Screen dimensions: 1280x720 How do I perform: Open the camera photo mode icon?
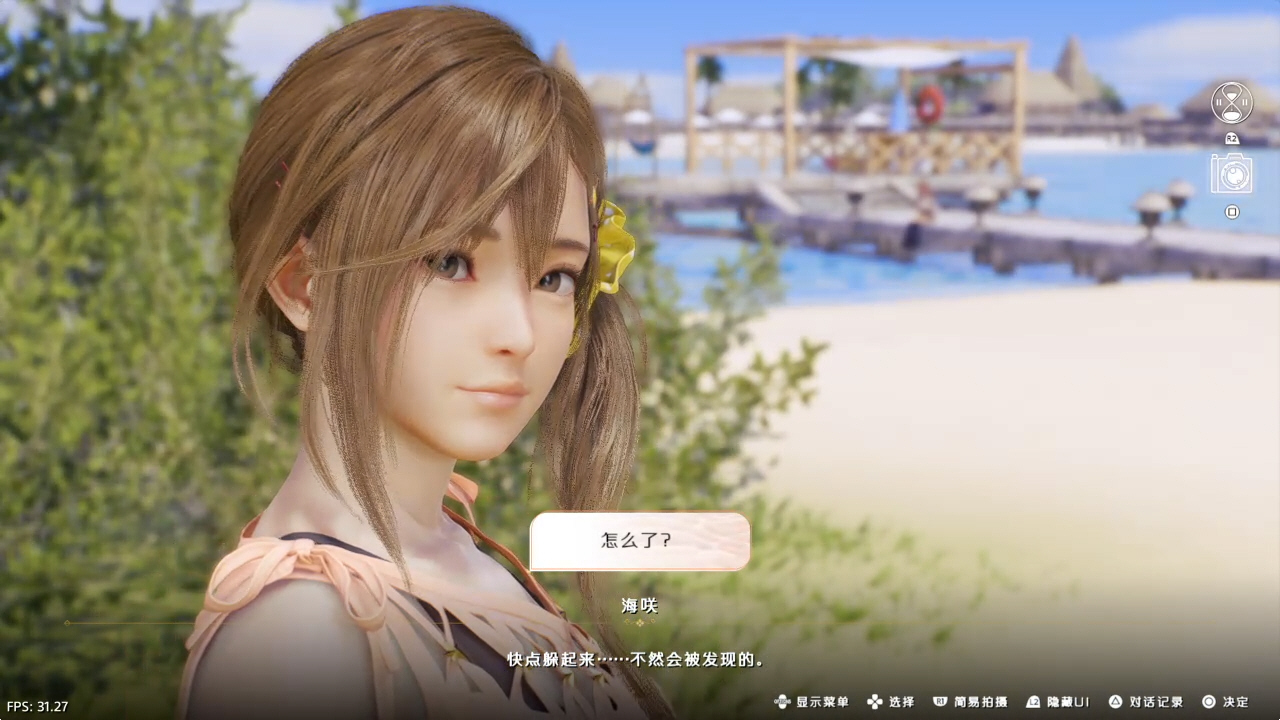pyautogui.click(x=1231, y=174)
